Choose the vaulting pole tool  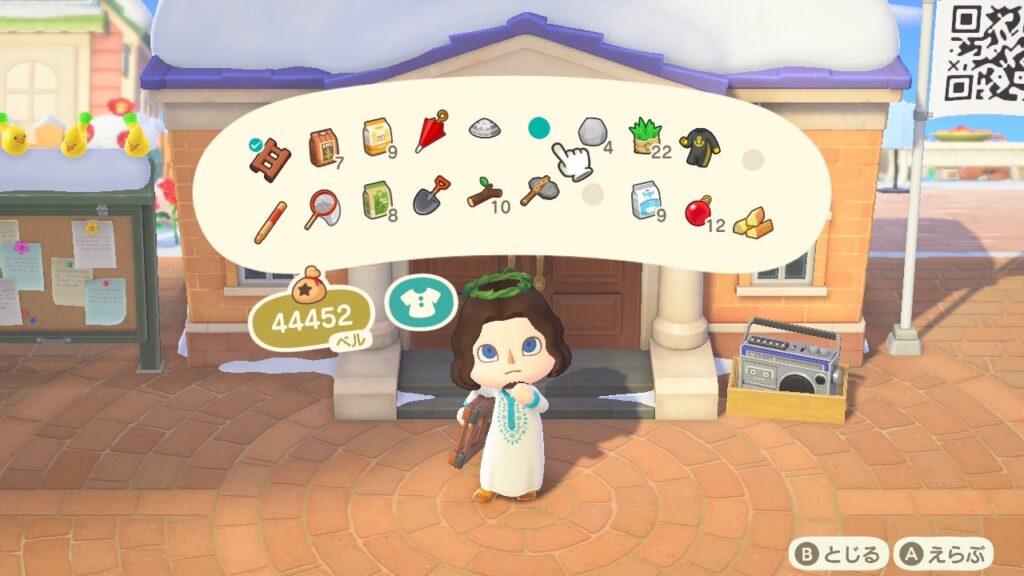pos(270,220)
